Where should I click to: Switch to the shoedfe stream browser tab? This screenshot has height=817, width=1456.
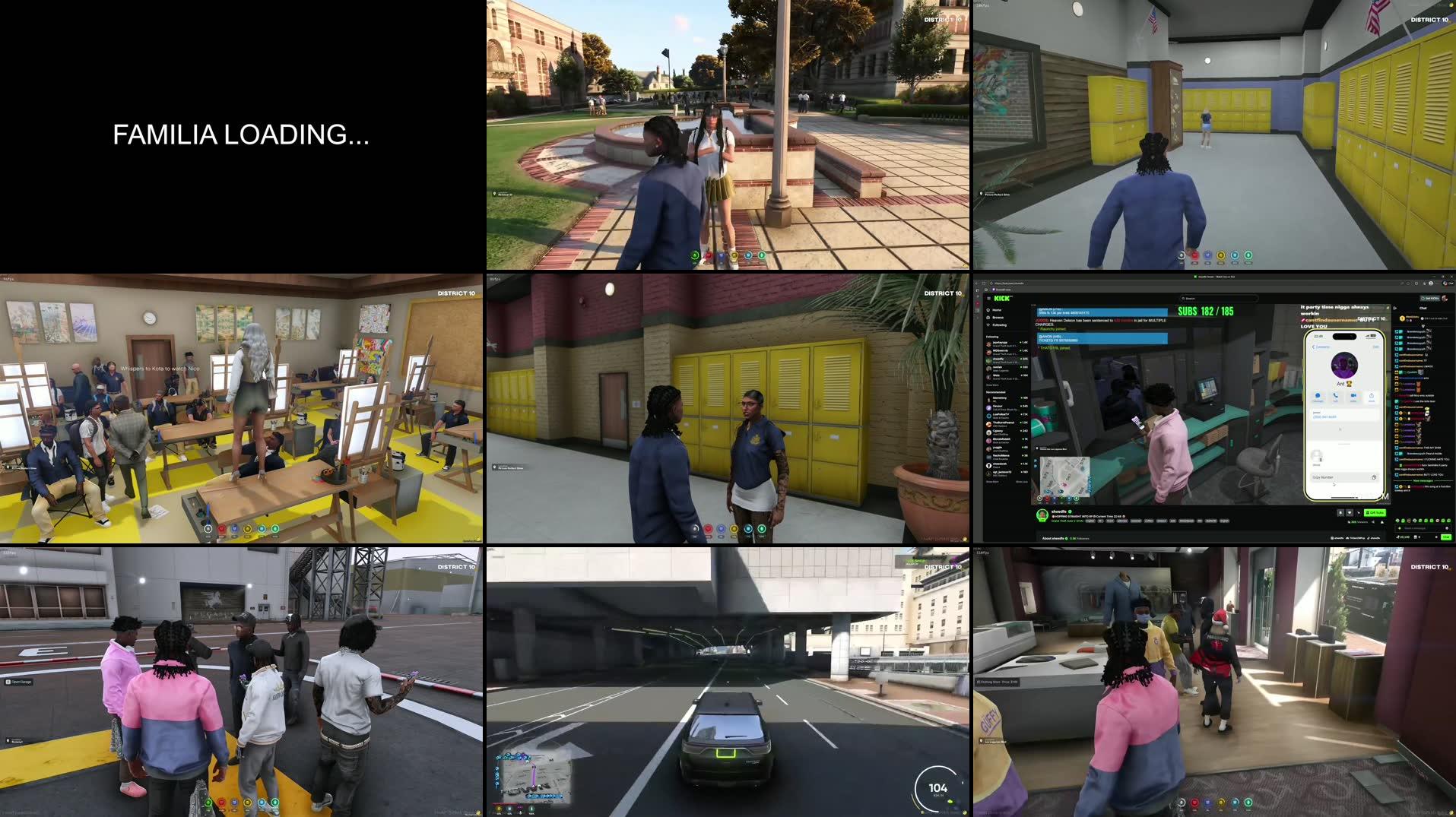(1214, 277)
